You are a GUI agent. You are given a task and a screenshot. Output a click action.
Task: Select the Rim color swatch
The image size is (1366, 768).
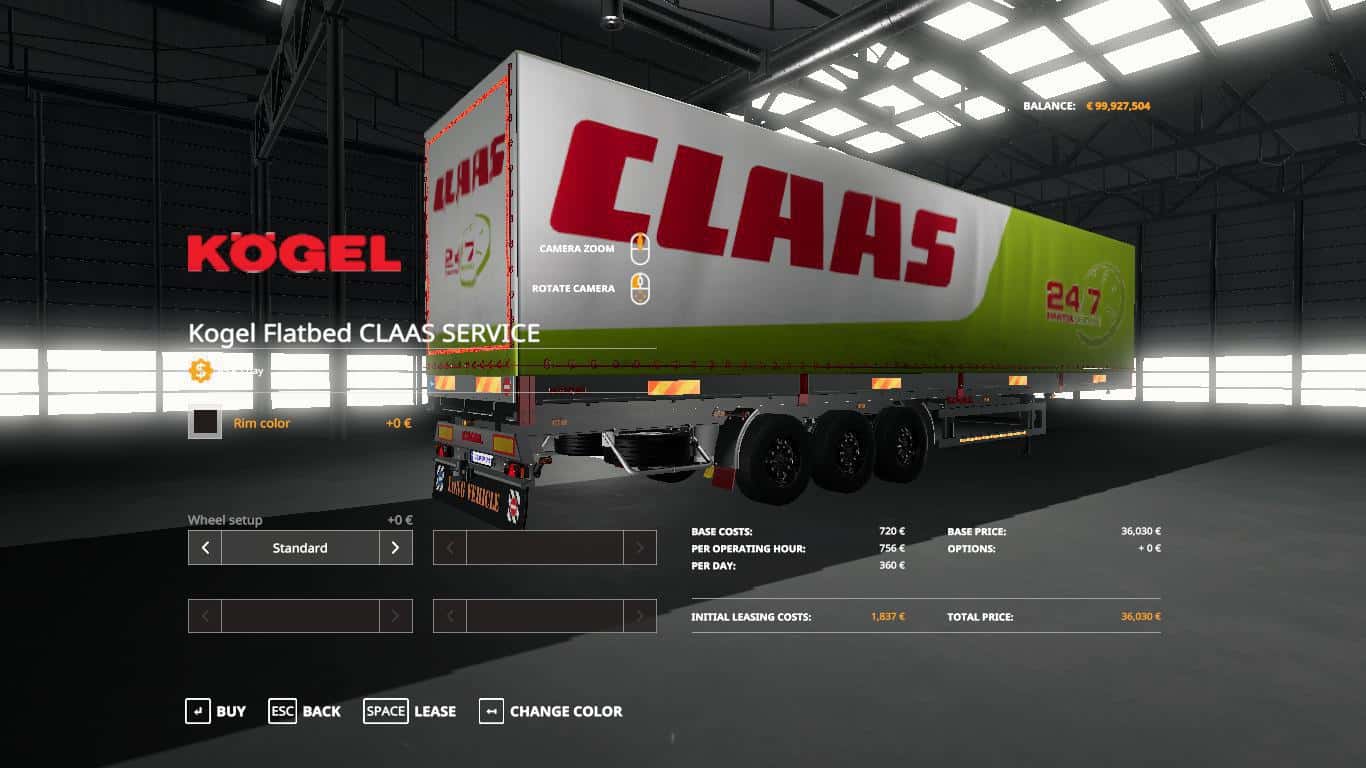[x=205, y=423]
